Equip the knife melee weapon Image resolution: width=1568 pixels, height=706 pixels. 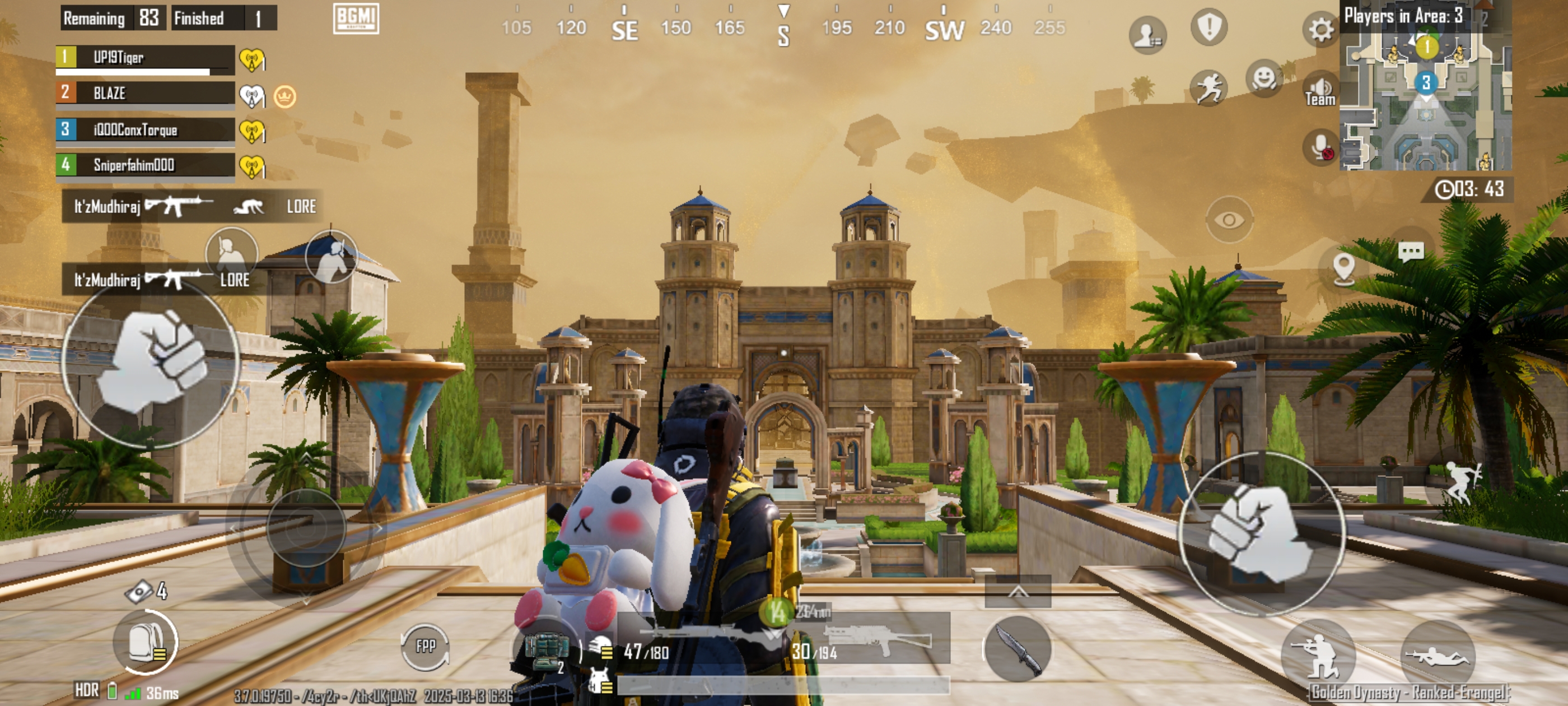1017,649
